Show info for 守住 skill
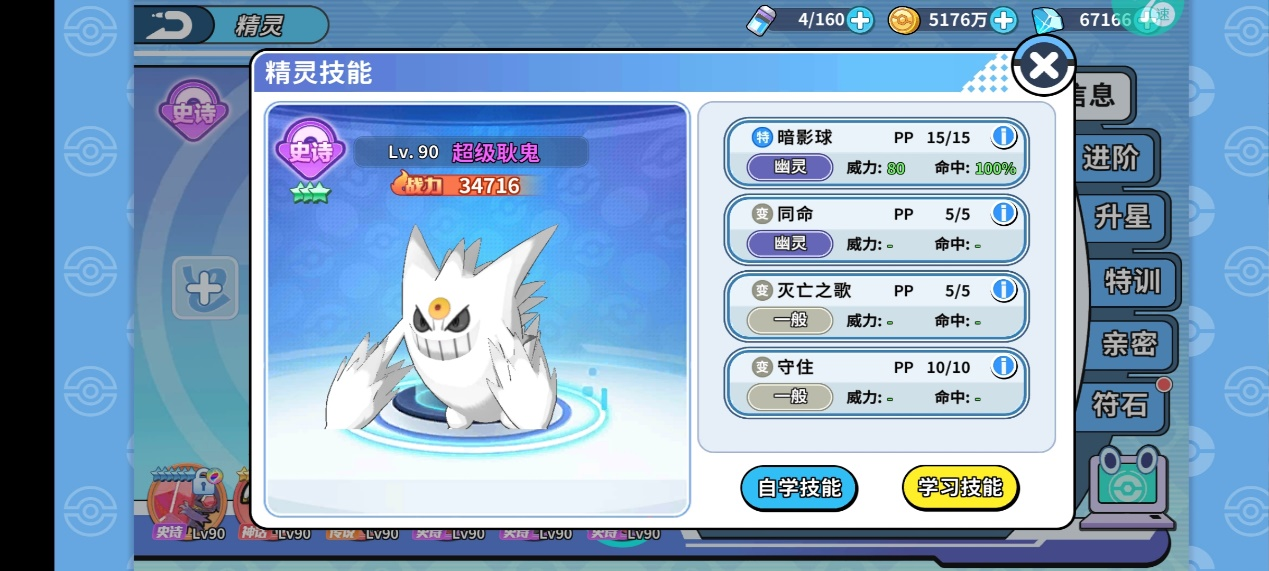1269x571 pixels. [1003, 367]
